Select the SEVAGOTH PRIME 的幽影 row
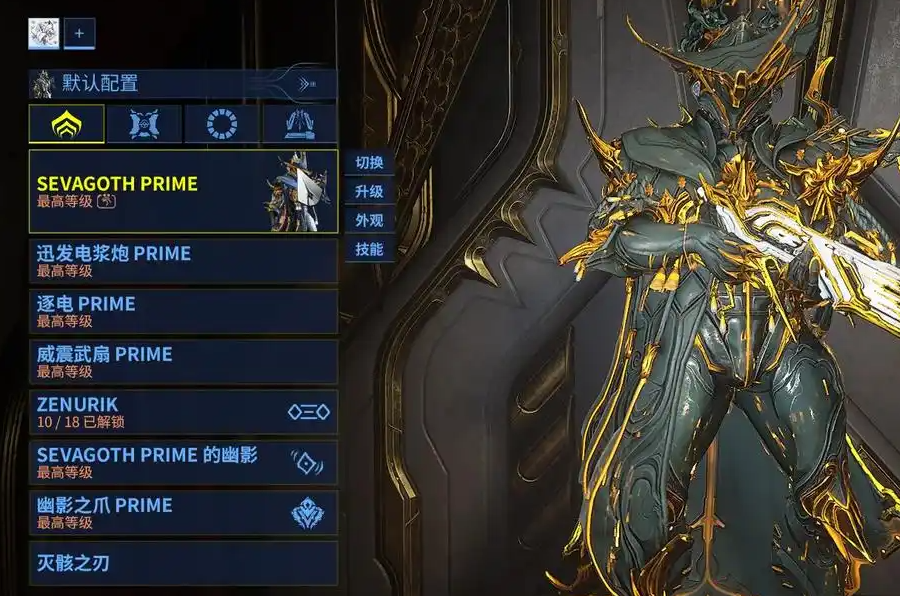 click(183, 462)
